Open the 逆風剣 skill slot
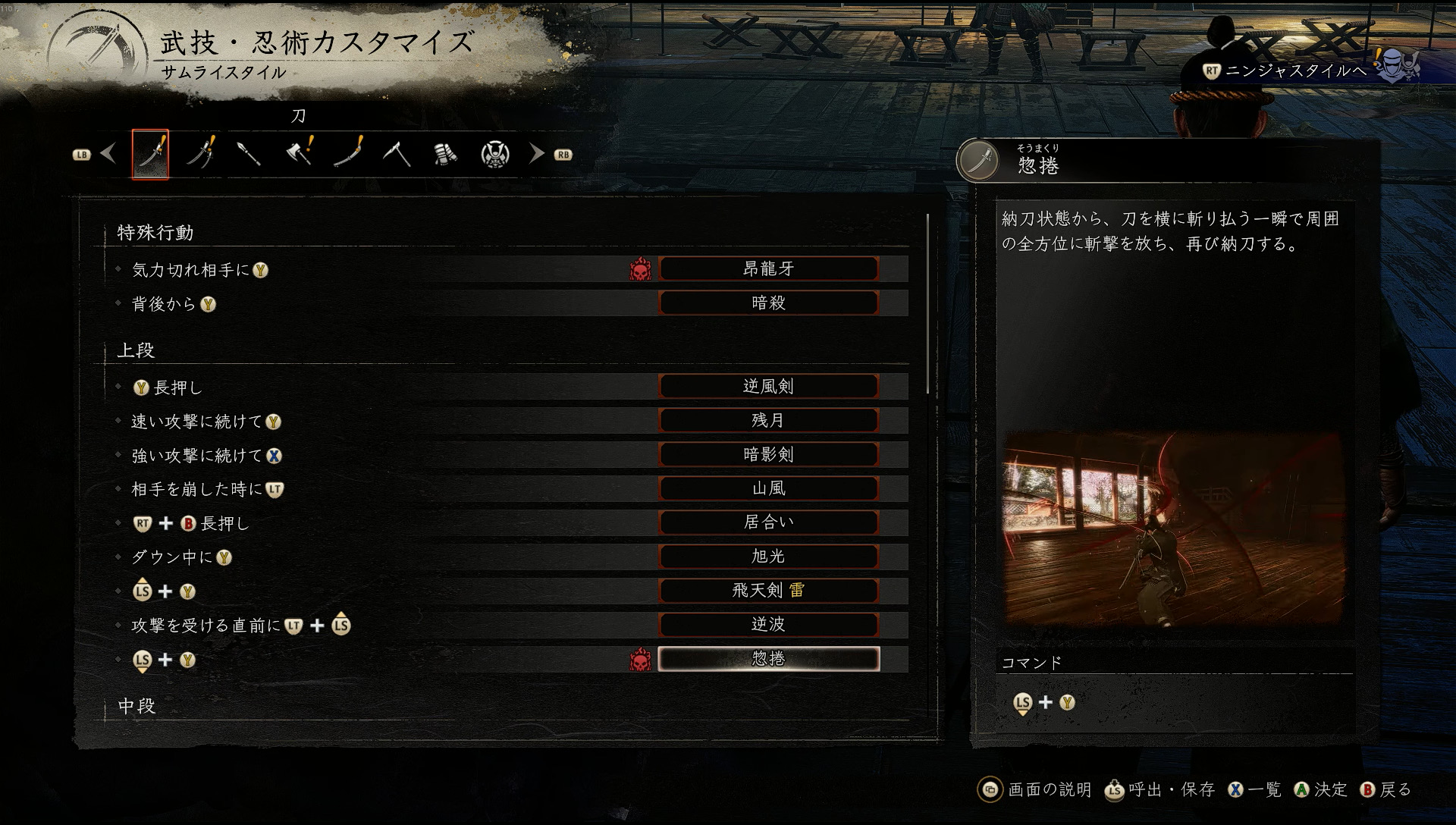1456x825 pixels. tap(768, 386)
